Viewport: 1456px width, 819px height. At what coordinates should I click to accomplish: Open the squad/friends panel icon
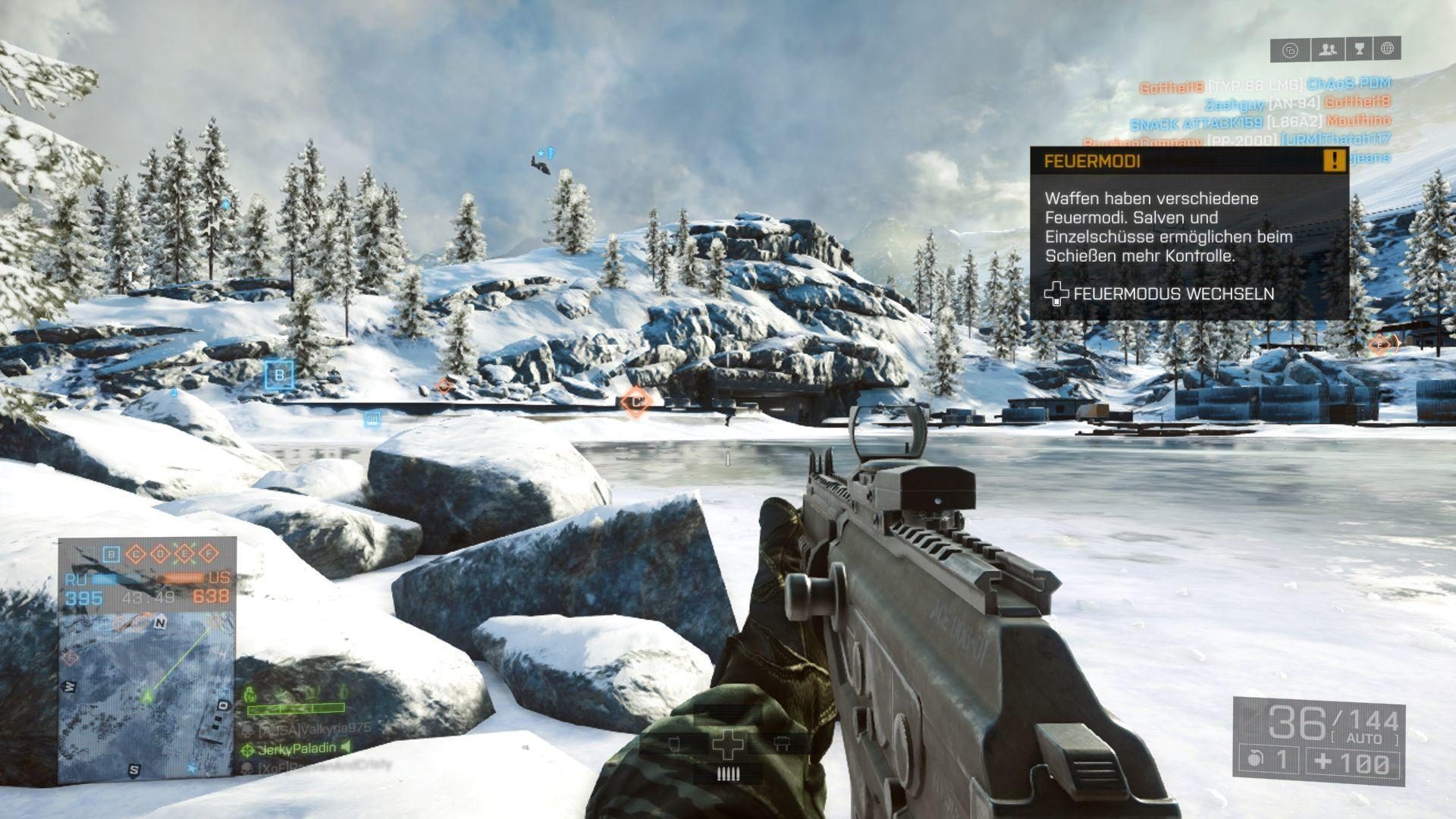[x=1327, y=50]
